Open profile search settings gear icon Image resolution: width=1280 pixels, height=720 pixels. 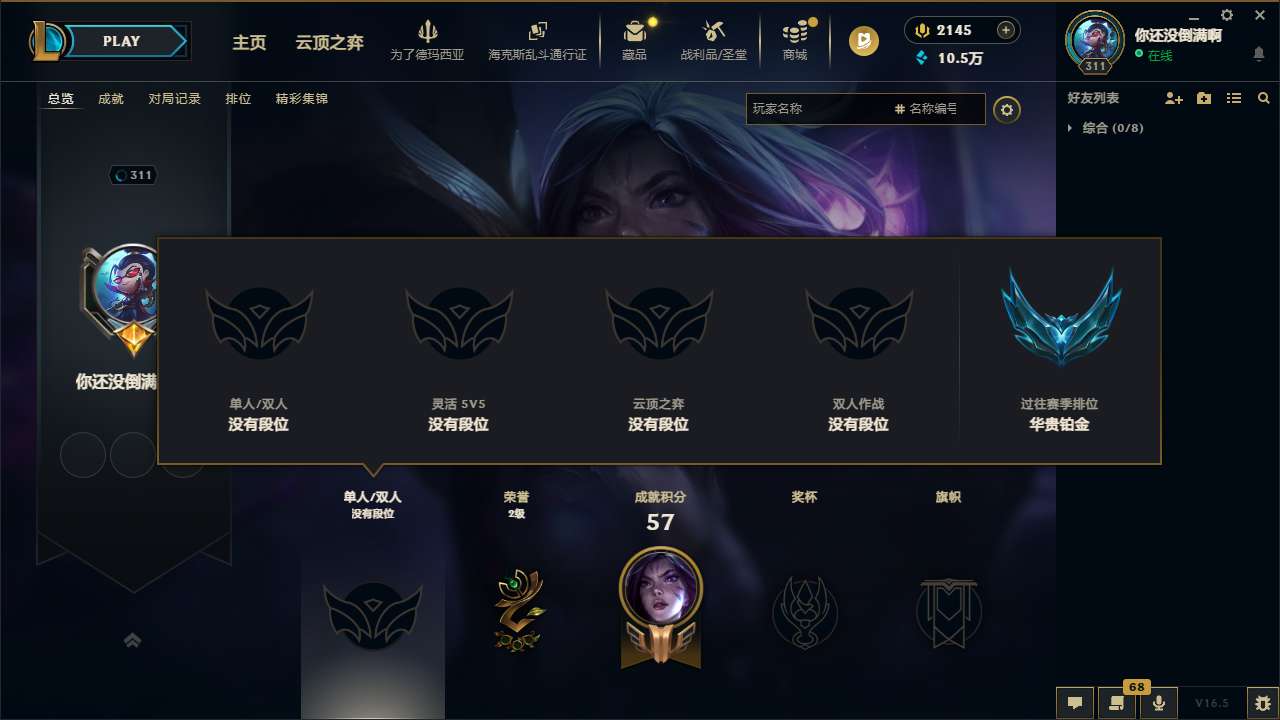point(1007,109)
